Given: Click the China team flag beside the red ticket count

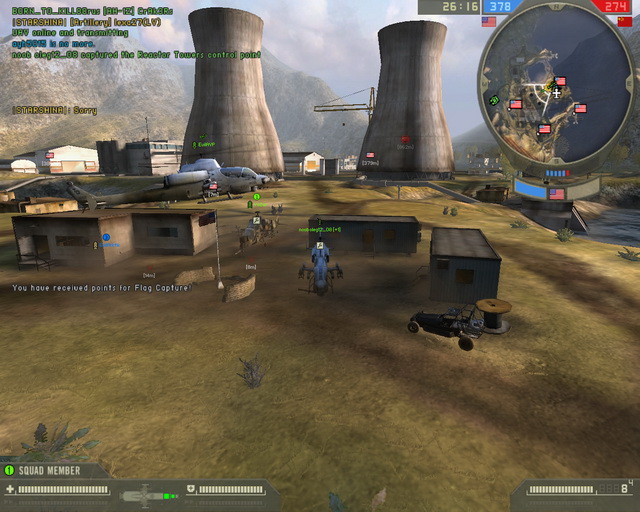Looking at the screenshot, I should tap(624, 21).
